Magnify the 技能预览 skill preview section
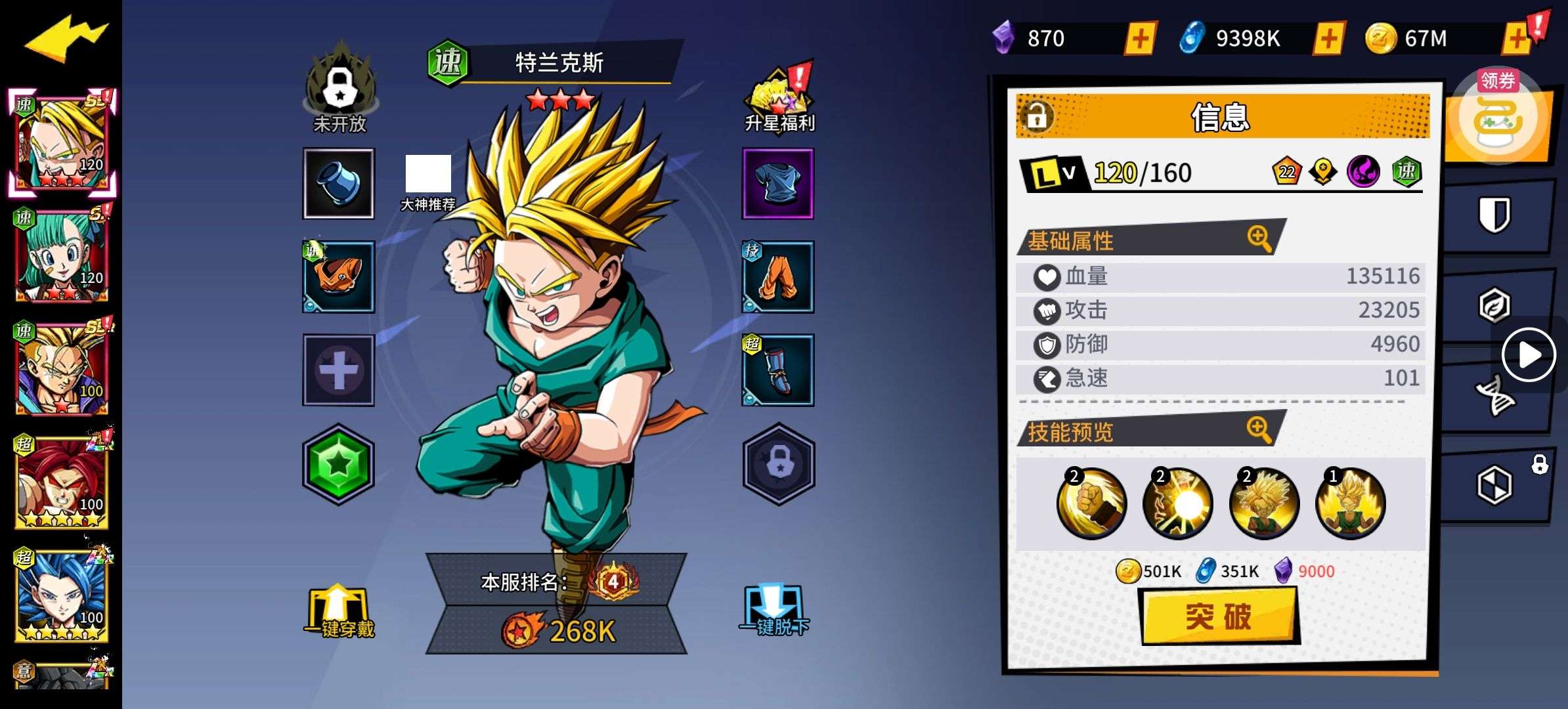This screenshot has height=709, width=1568. 1259,429
